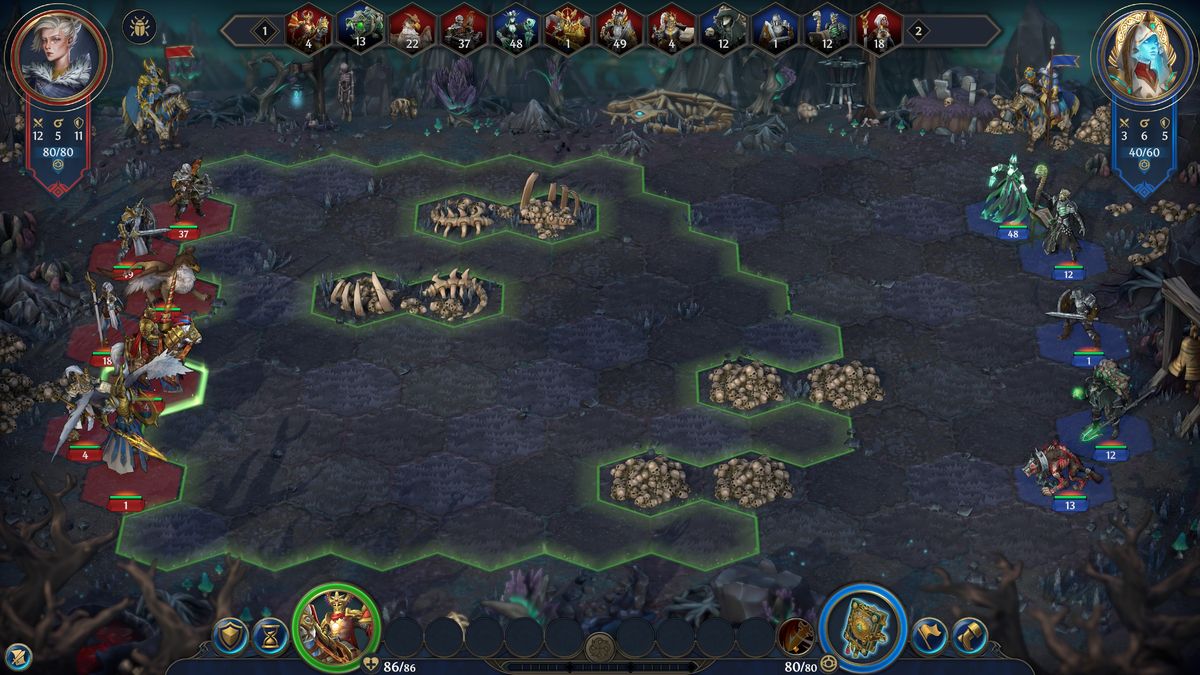Click the hourglass wait button
Image resolution: width=1200 pixels, height=675 pixels.
tap(269, 636)
